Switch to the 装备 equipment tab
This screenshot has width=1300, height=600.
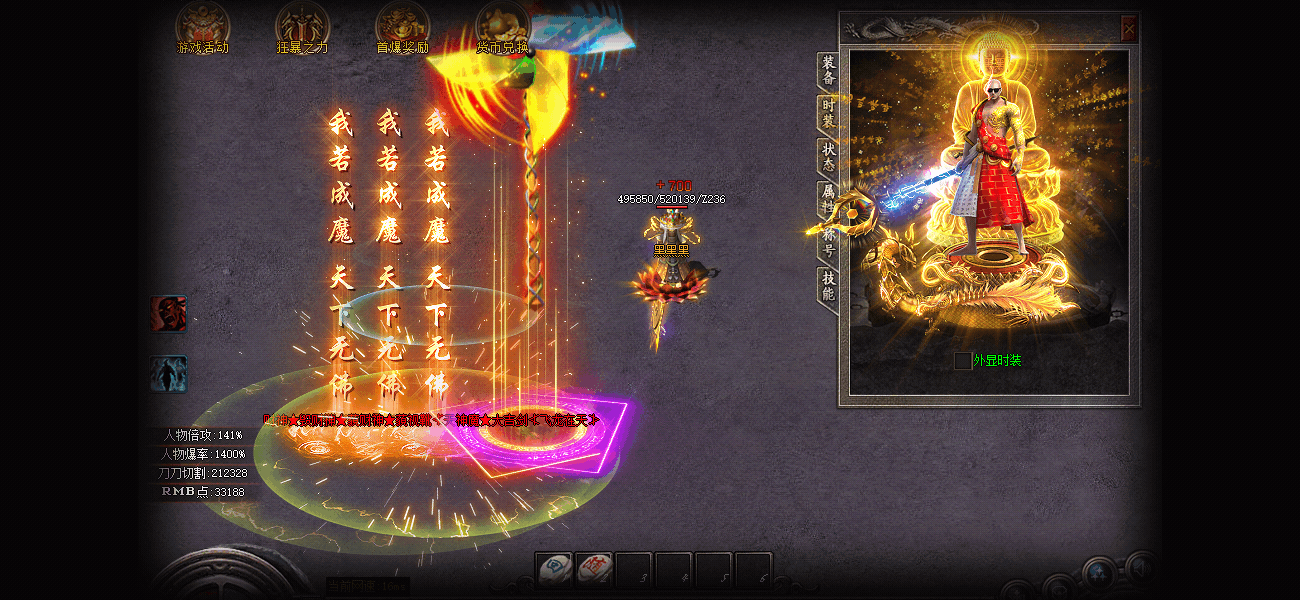pos(828,71)
